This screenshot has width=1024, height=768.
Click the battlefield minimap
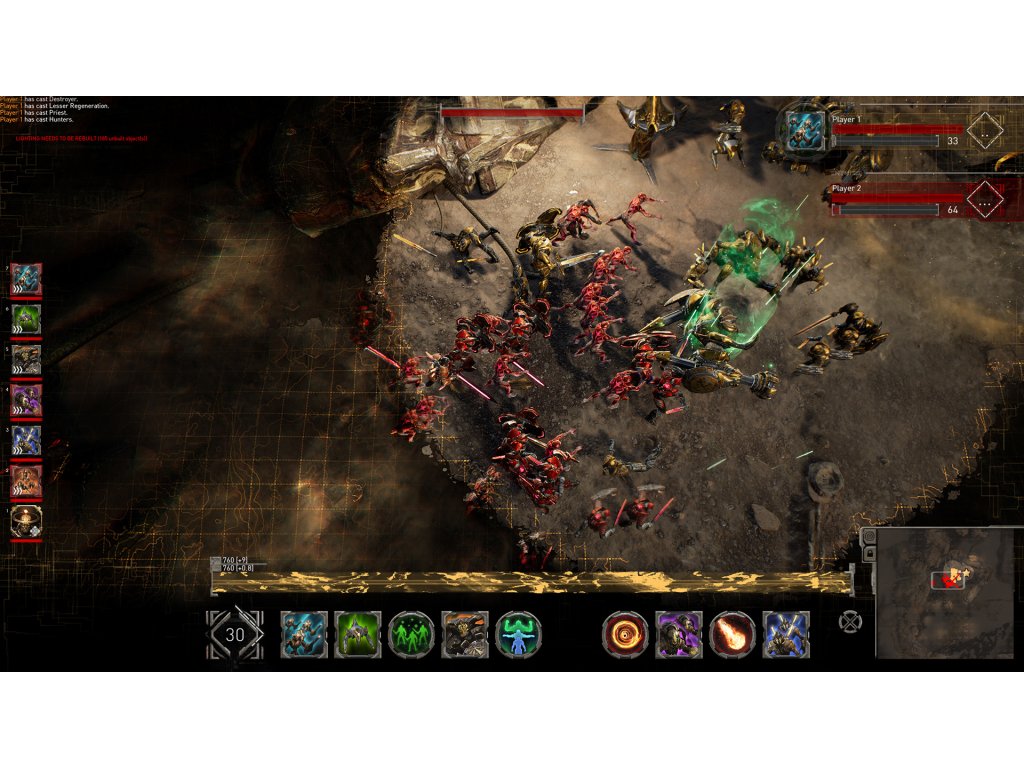pyautogui.click(x=945, y=593)
